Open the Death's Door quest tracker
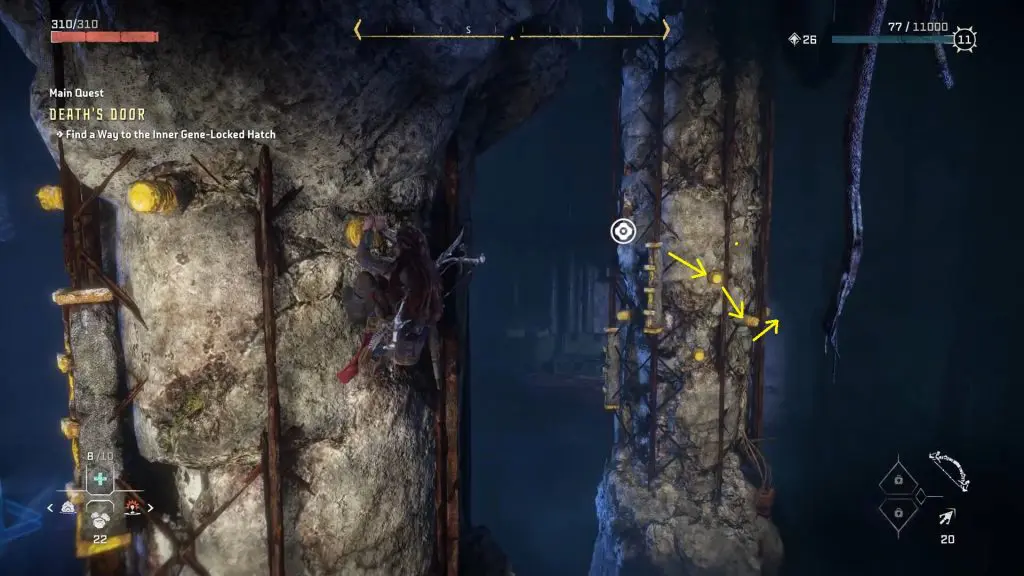Viewport: 1024px width, 576px height. (x=96, y=114)
